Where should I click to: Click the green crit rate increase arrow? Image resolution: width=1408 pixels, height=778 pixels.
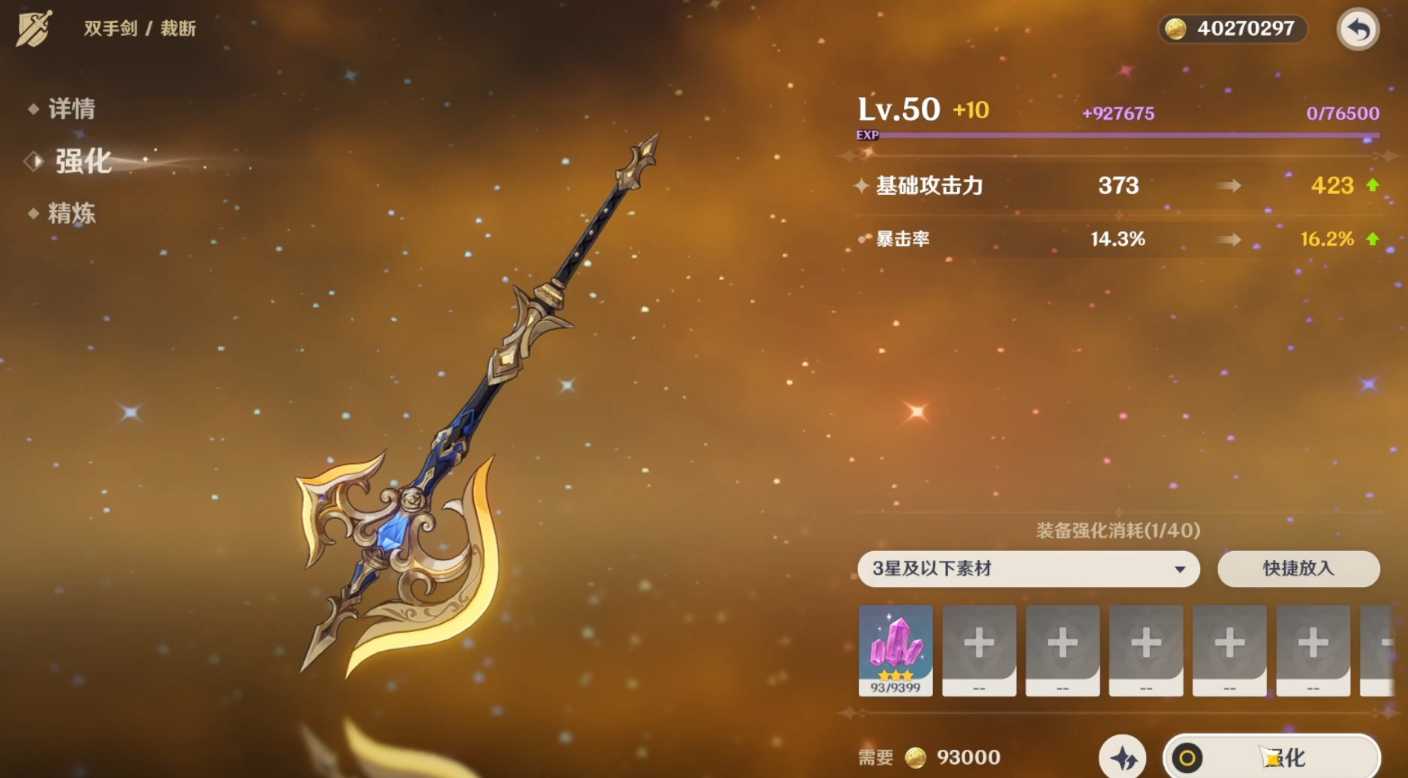click(x=1373, y=239)
